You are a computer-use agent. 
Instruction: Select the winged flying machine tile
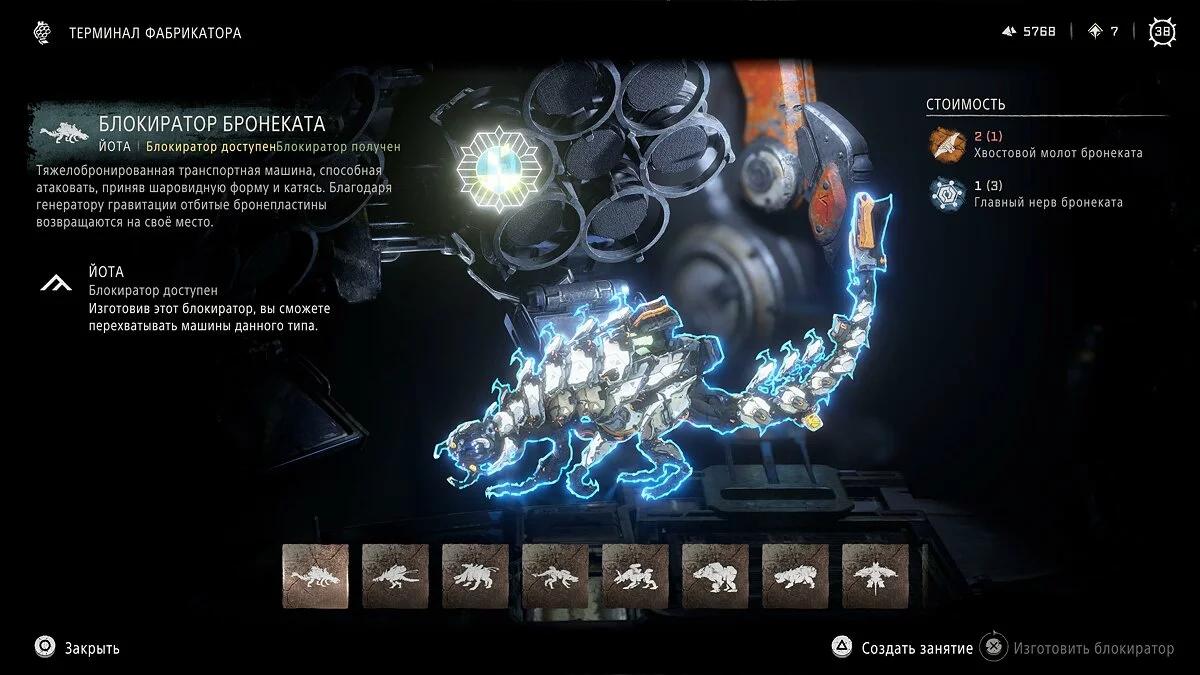[875, 576]
